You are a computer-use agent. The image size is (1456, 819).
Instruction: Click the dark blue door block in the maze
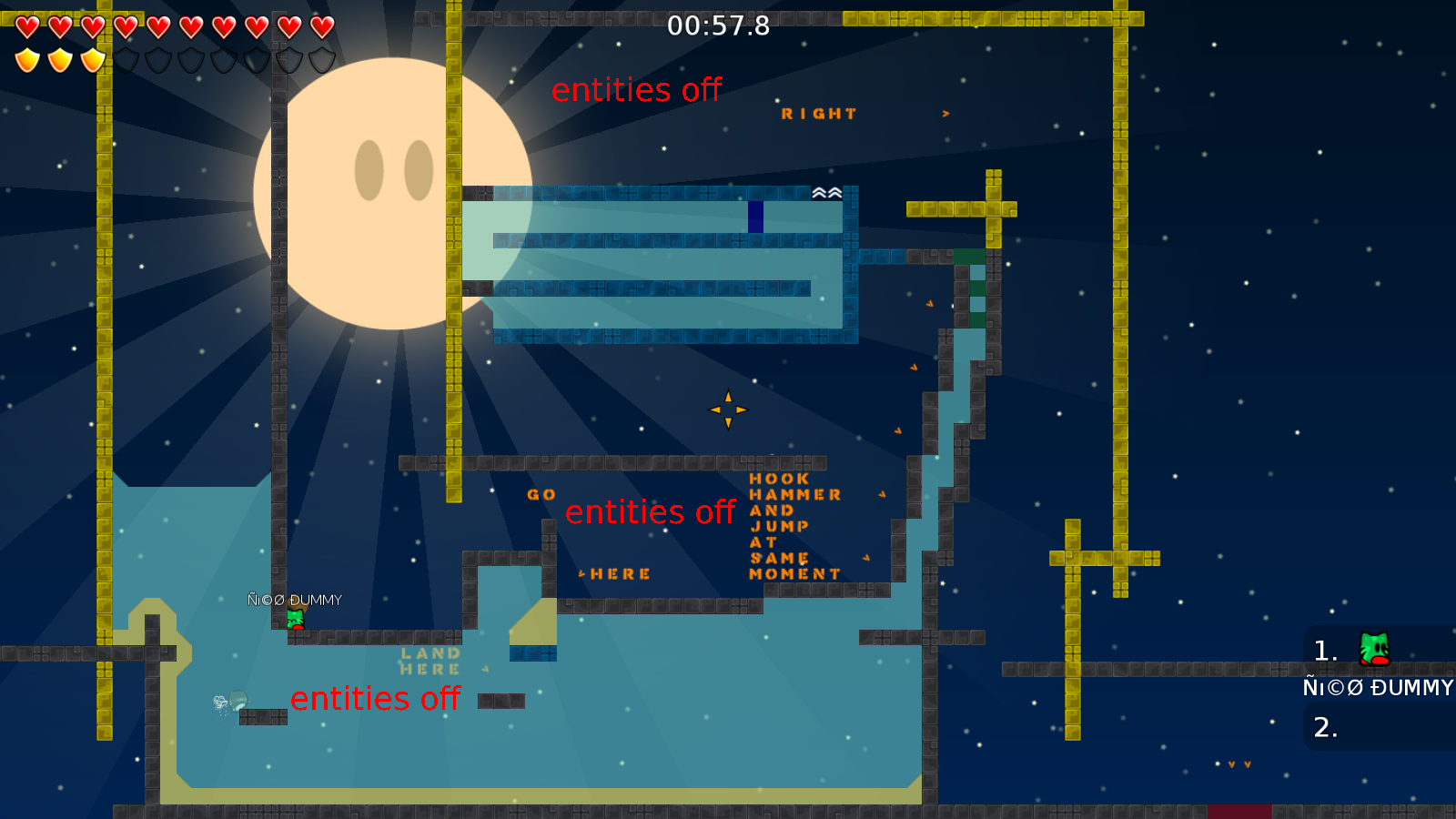[x=756, y=217]
